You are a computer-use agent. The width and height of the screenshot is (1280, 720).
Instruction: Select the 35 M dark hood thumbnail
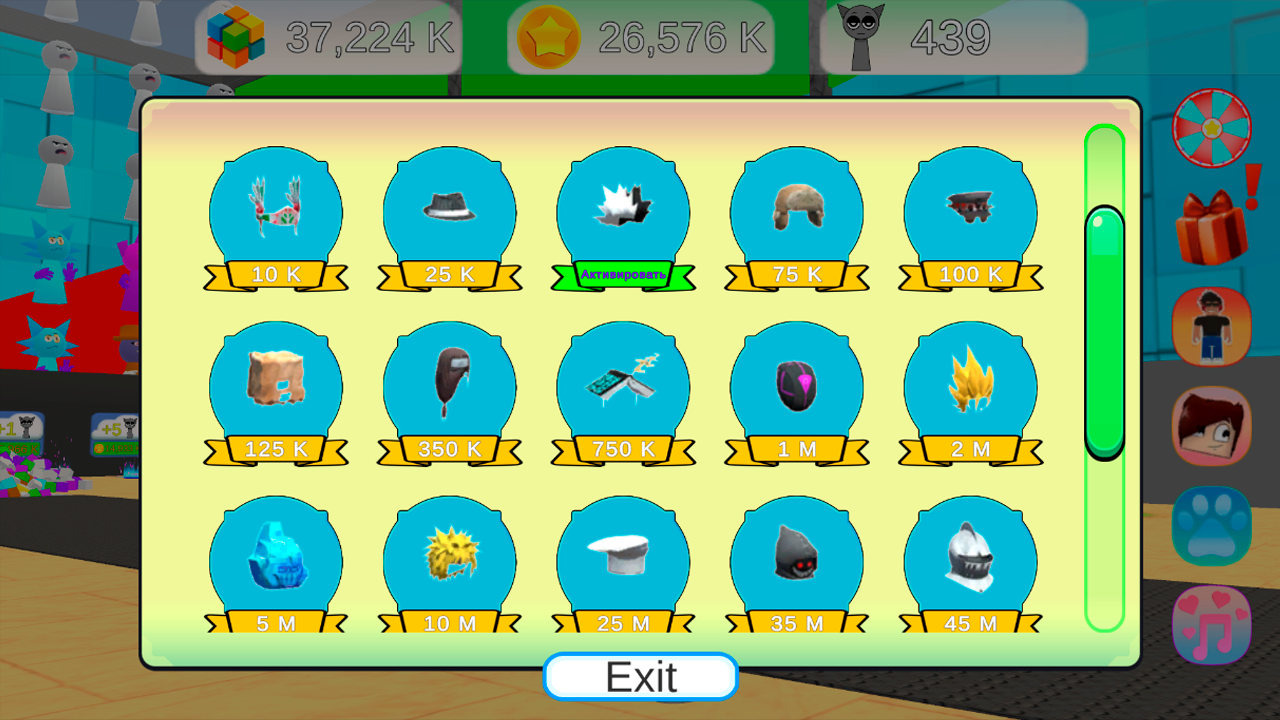(x=796, y=560)
